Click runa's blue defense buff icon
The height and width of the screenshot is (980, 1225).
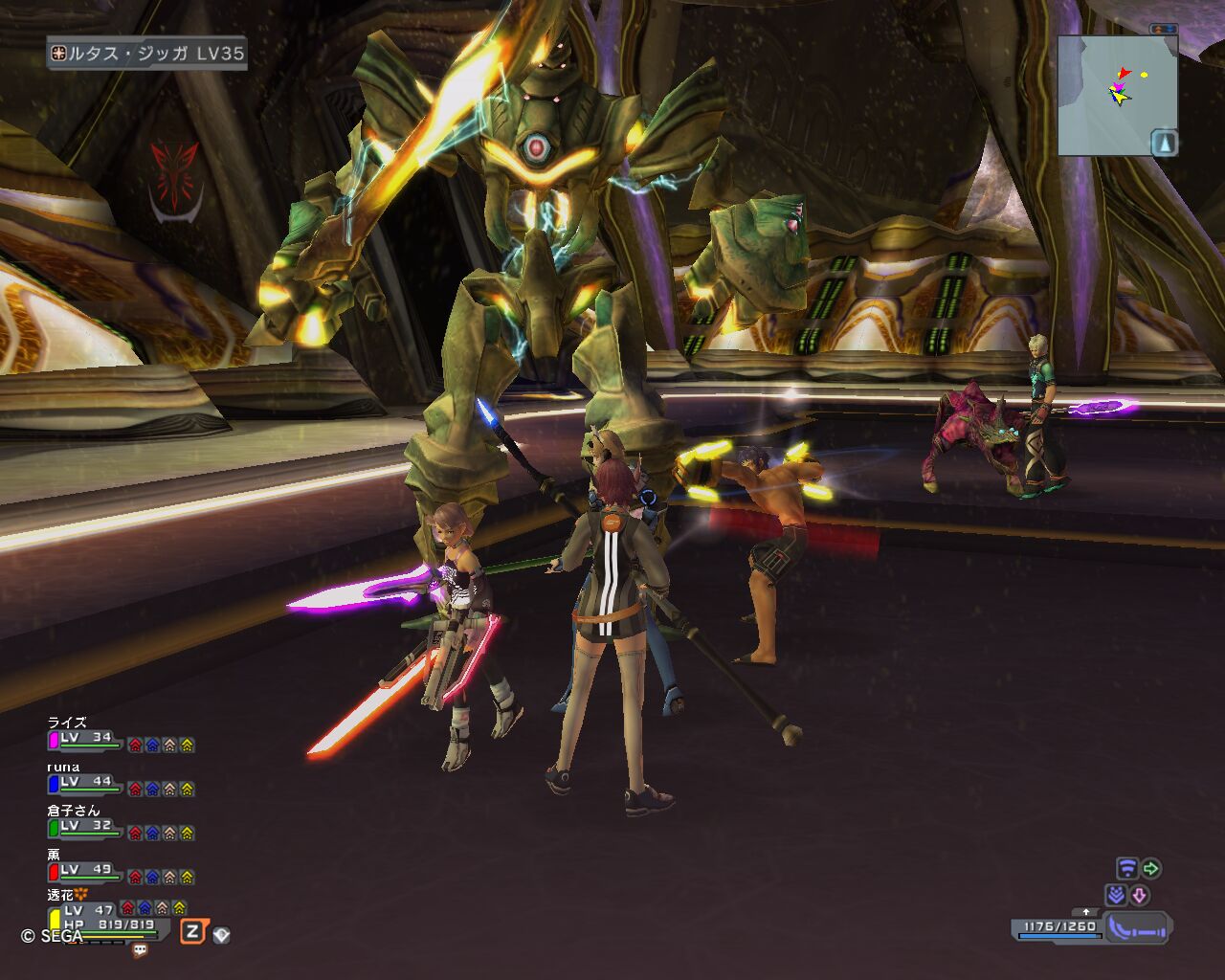152,789
